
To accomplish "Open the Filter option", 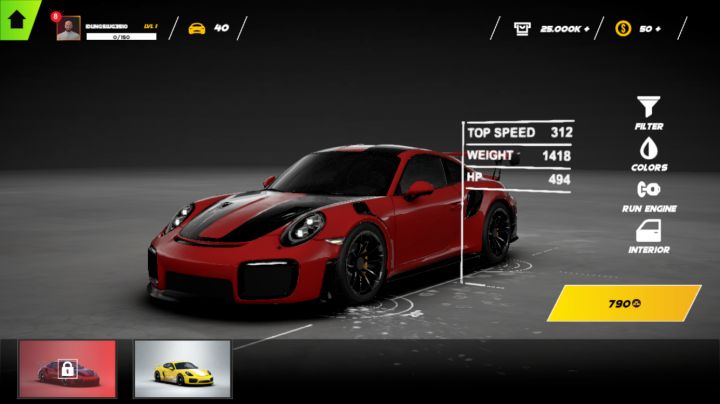I will click(648, 110).
